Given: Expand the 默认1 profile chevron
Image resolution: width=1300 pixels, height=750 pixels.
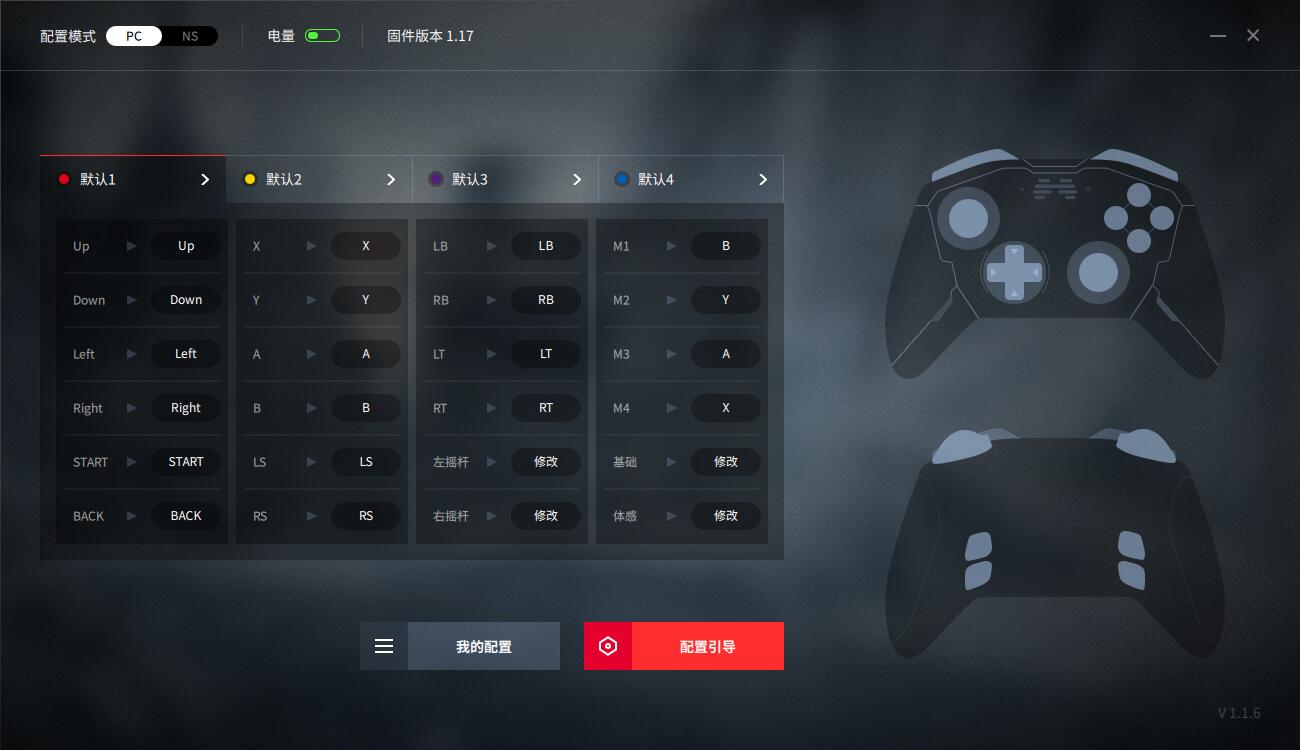Looking at the screenshot, I should 204,179.
